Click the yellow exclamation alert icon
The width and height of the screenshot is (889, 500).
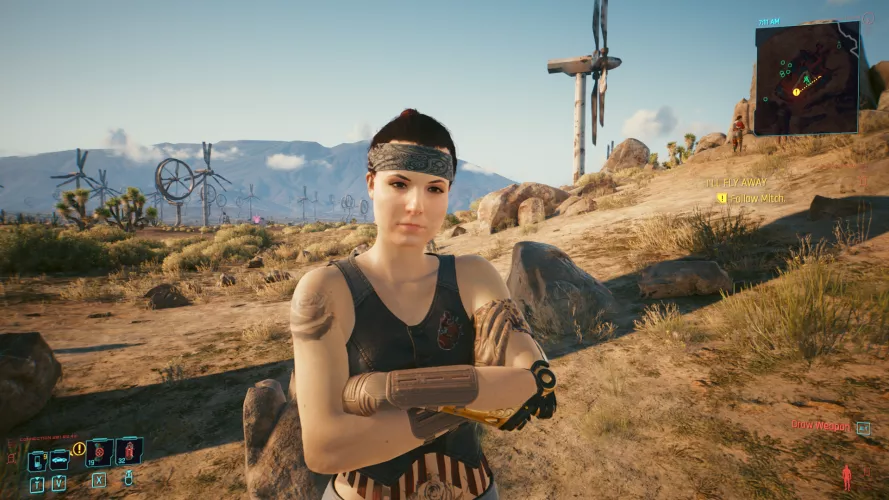[79, 449]
